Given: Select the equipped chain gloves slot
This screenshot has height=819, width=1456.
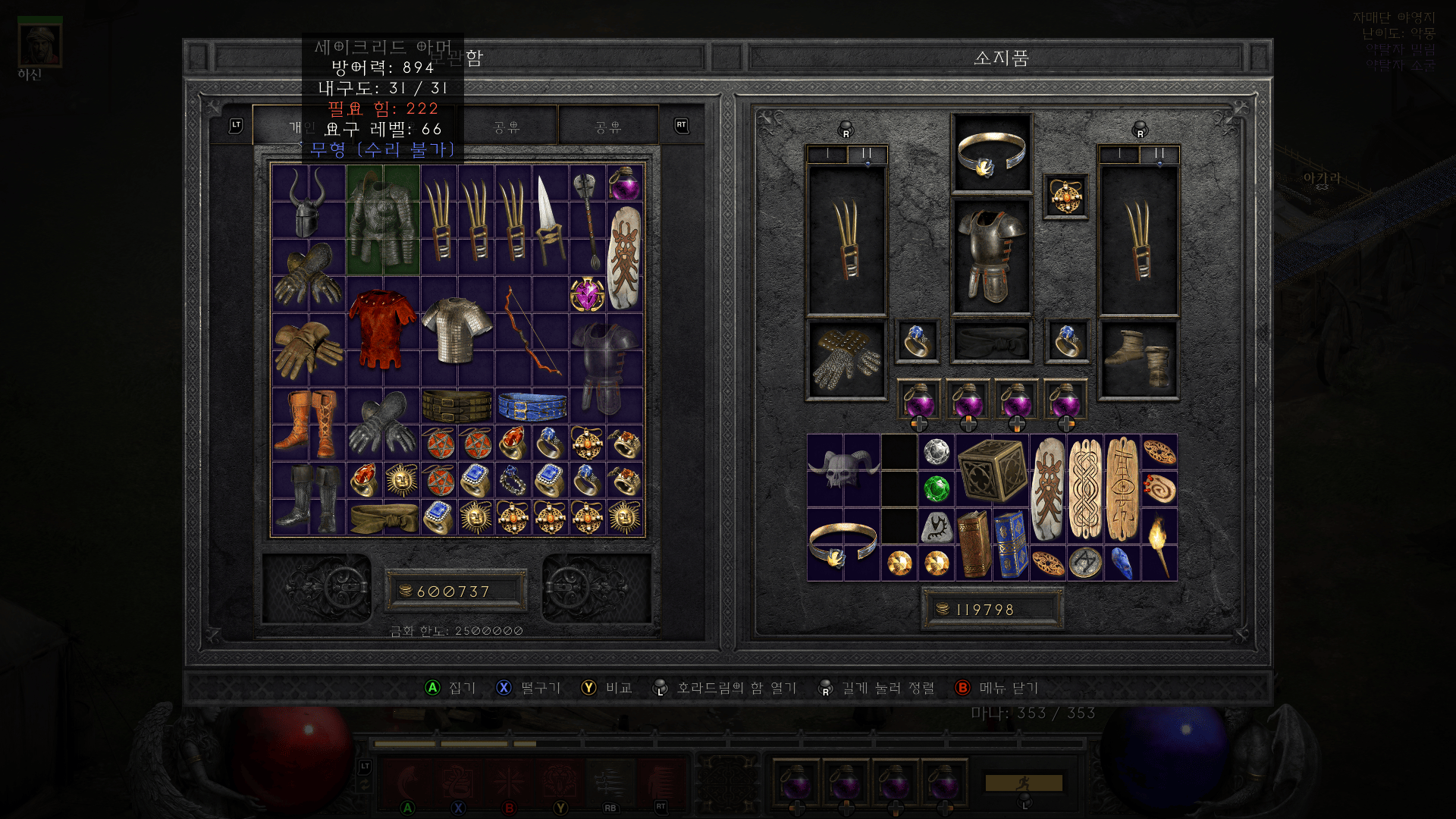Looking at the screenshot, I should click(846, 360).
